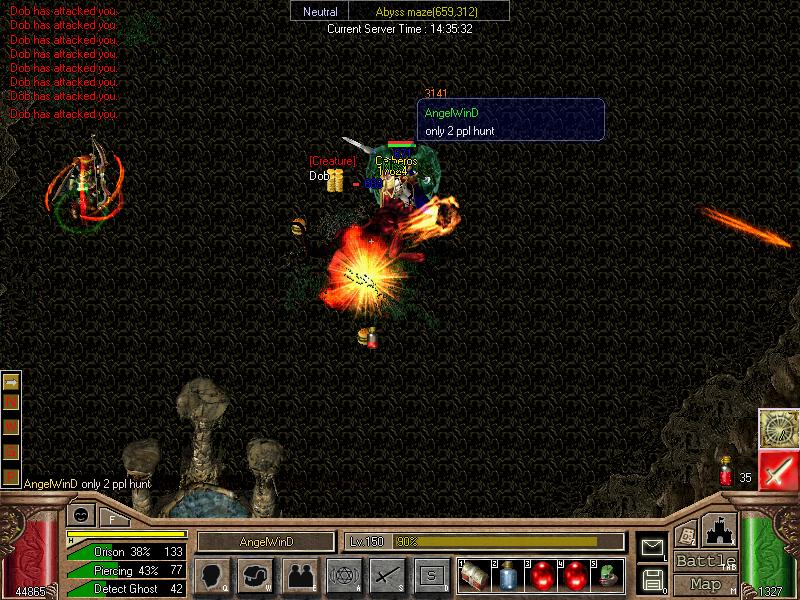Use the green item in quickslot 5
The height and width of the screenshot is (600, 800).
pos(606,575)
